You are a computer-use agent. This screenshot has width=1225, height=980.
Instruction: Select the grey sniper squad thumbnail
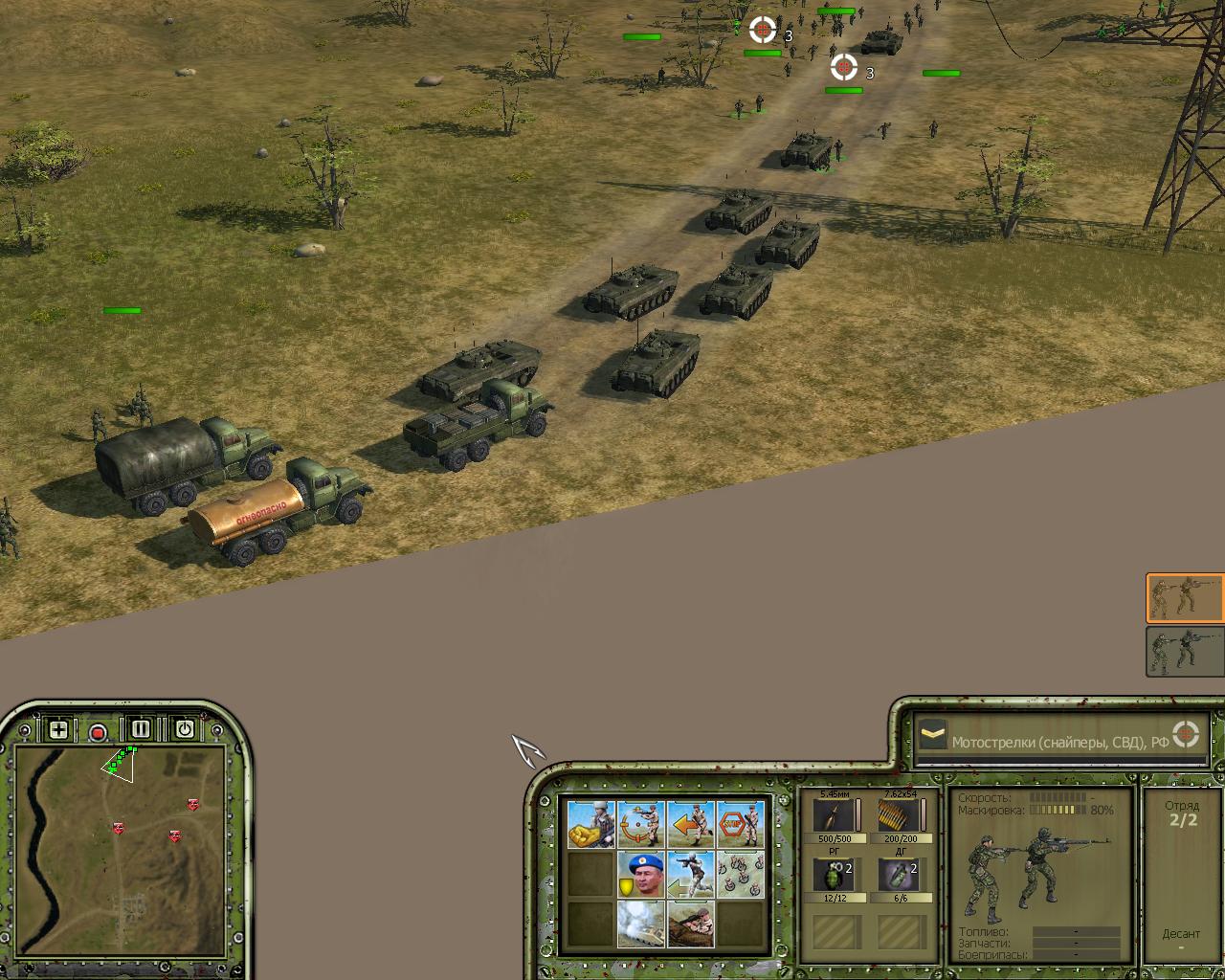click(1185, 652)
